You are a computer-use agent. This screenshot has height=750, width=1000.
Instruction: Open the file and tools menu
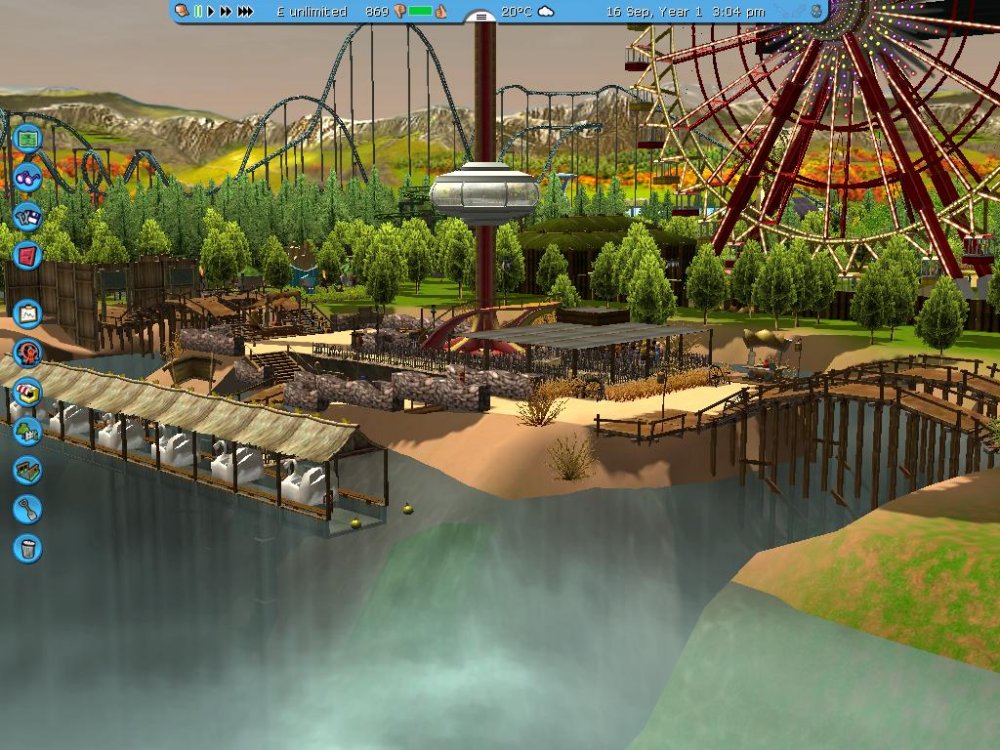click(27, 217)
